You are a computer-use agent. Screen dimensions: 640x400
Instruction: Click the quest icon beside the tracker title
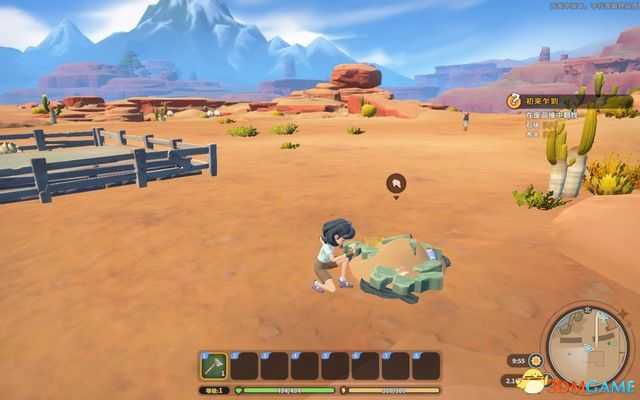click(514, 101)
